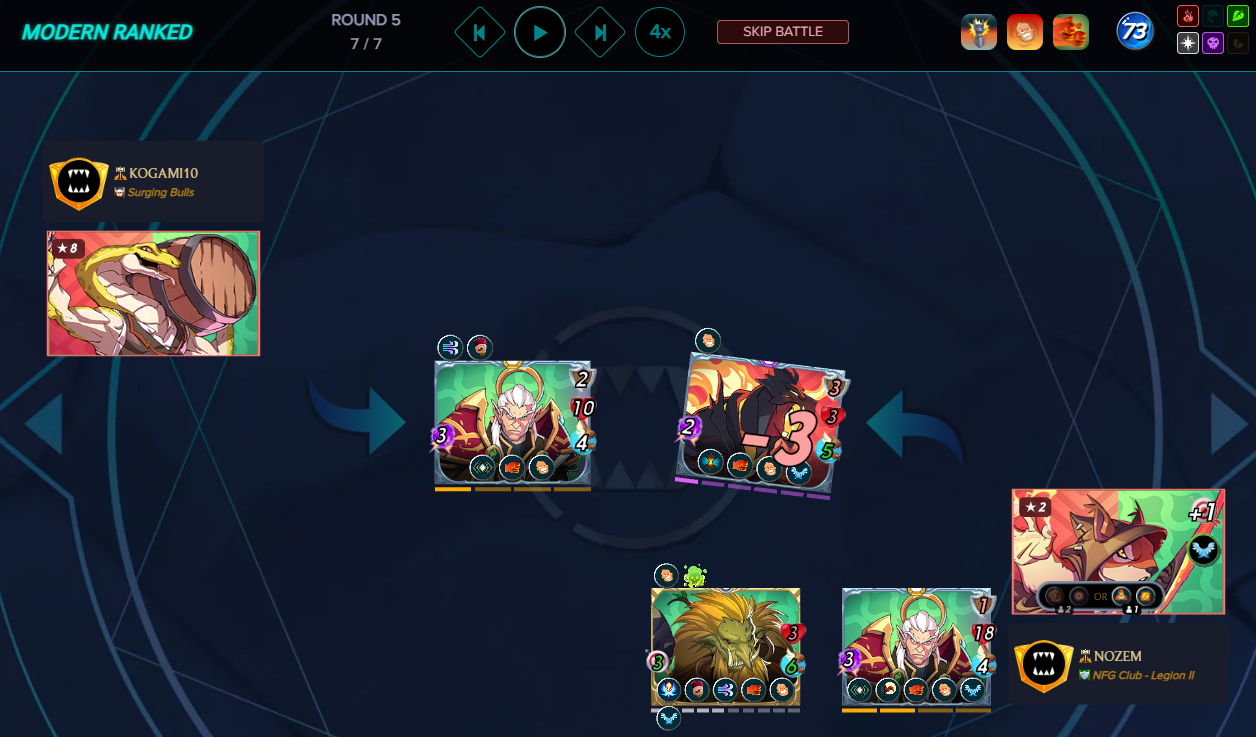This screenshot has height=737, width=1256.
Task: Click the right edge navigation arrow
Action: (x=1231, y=424)
